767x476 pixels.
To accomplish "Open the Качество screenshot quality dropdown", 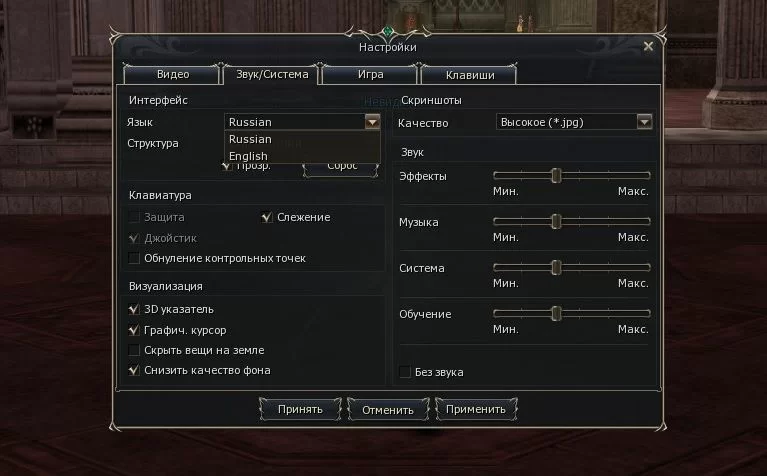I will tap(644, 122).
